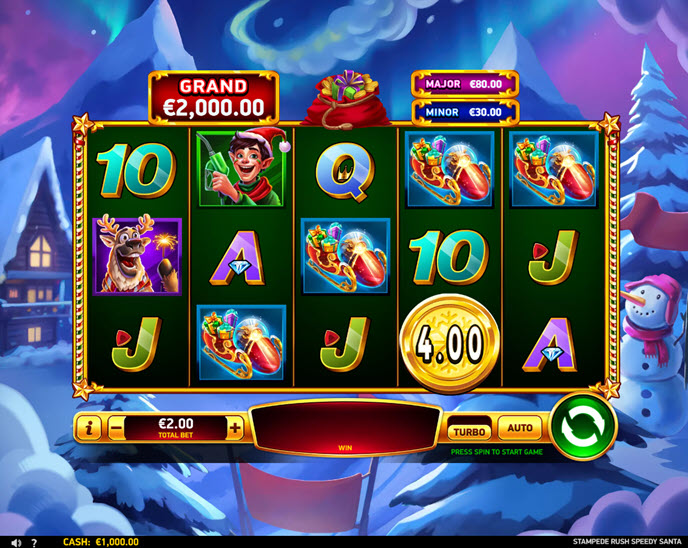The image size is (688, 548).
Task: Open the game info paytable
Action: coord(89,428)
